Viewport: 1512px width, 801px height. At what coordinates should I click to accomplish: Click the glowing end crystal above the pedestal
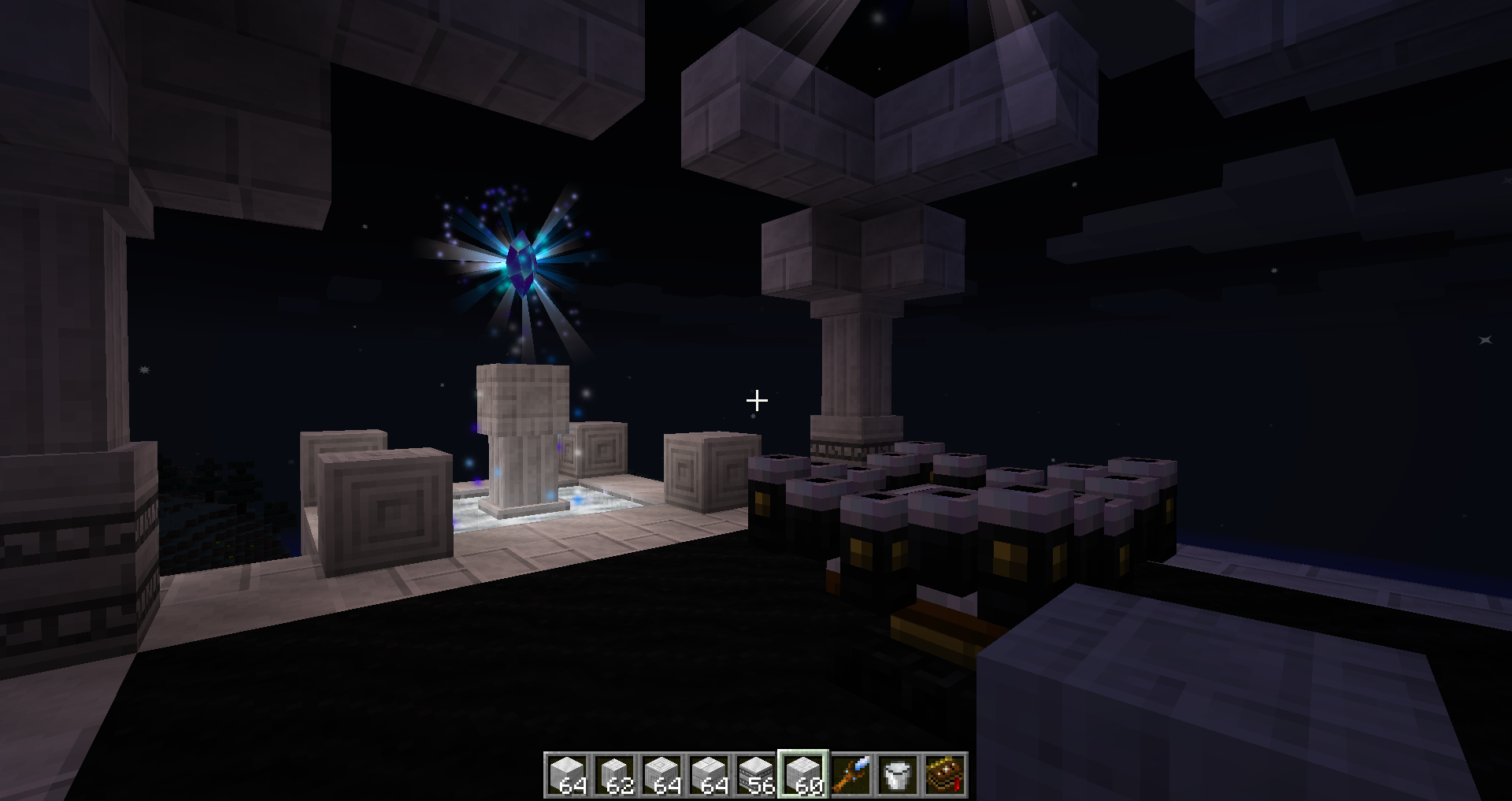(522, 260)
